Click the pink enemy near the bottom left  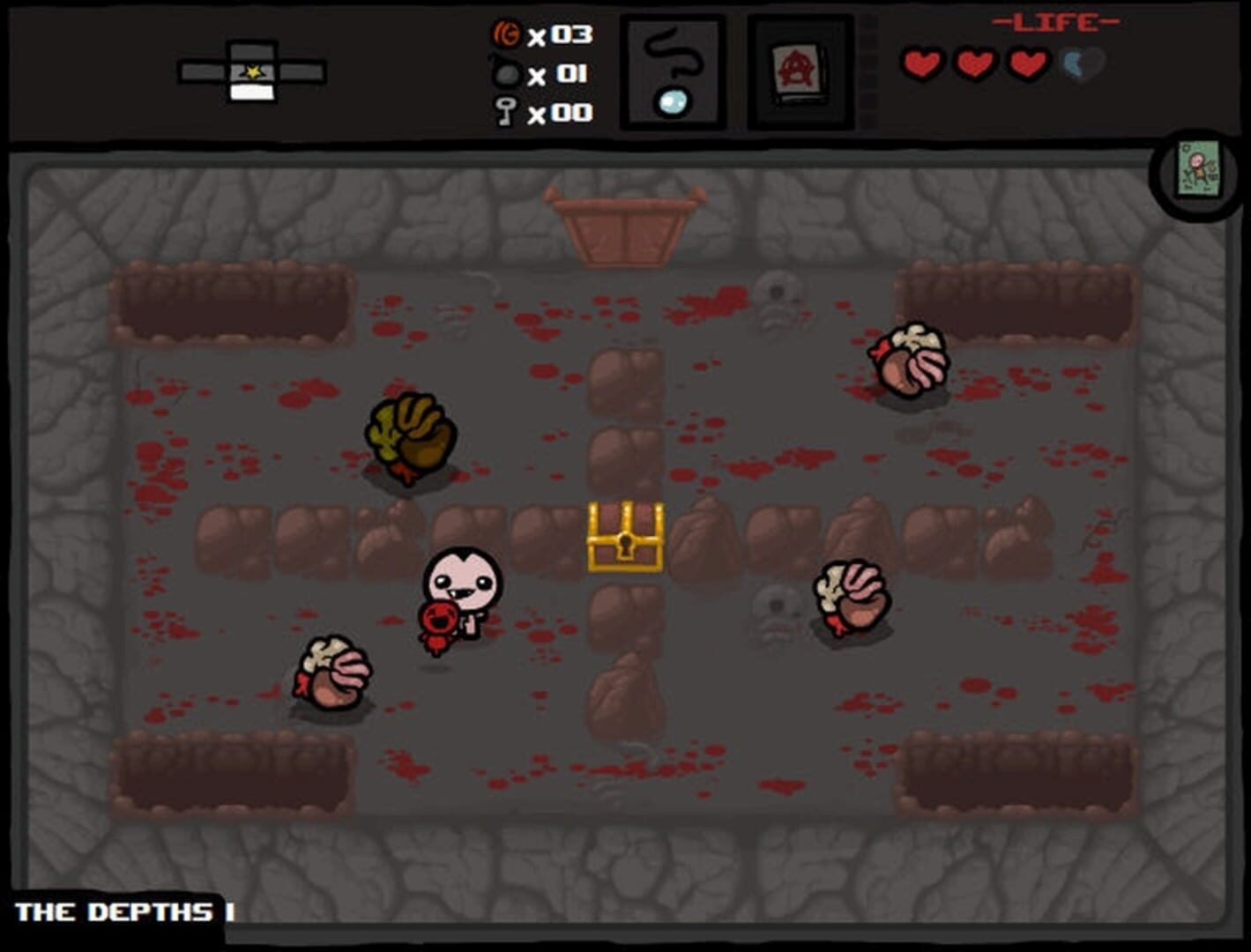point(333,675)
